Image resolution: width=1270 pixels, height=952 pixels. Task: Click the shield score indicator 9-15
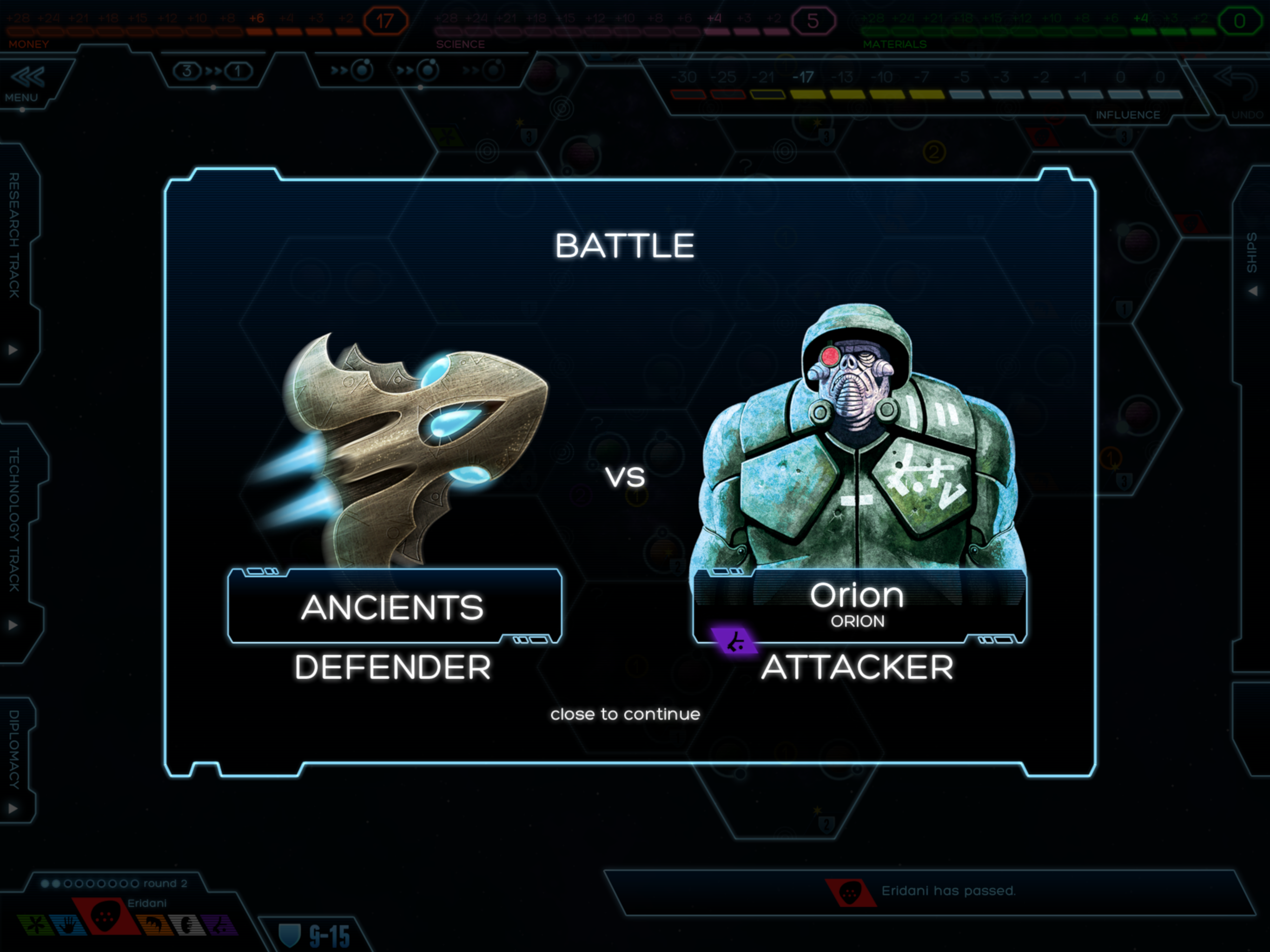315,936
